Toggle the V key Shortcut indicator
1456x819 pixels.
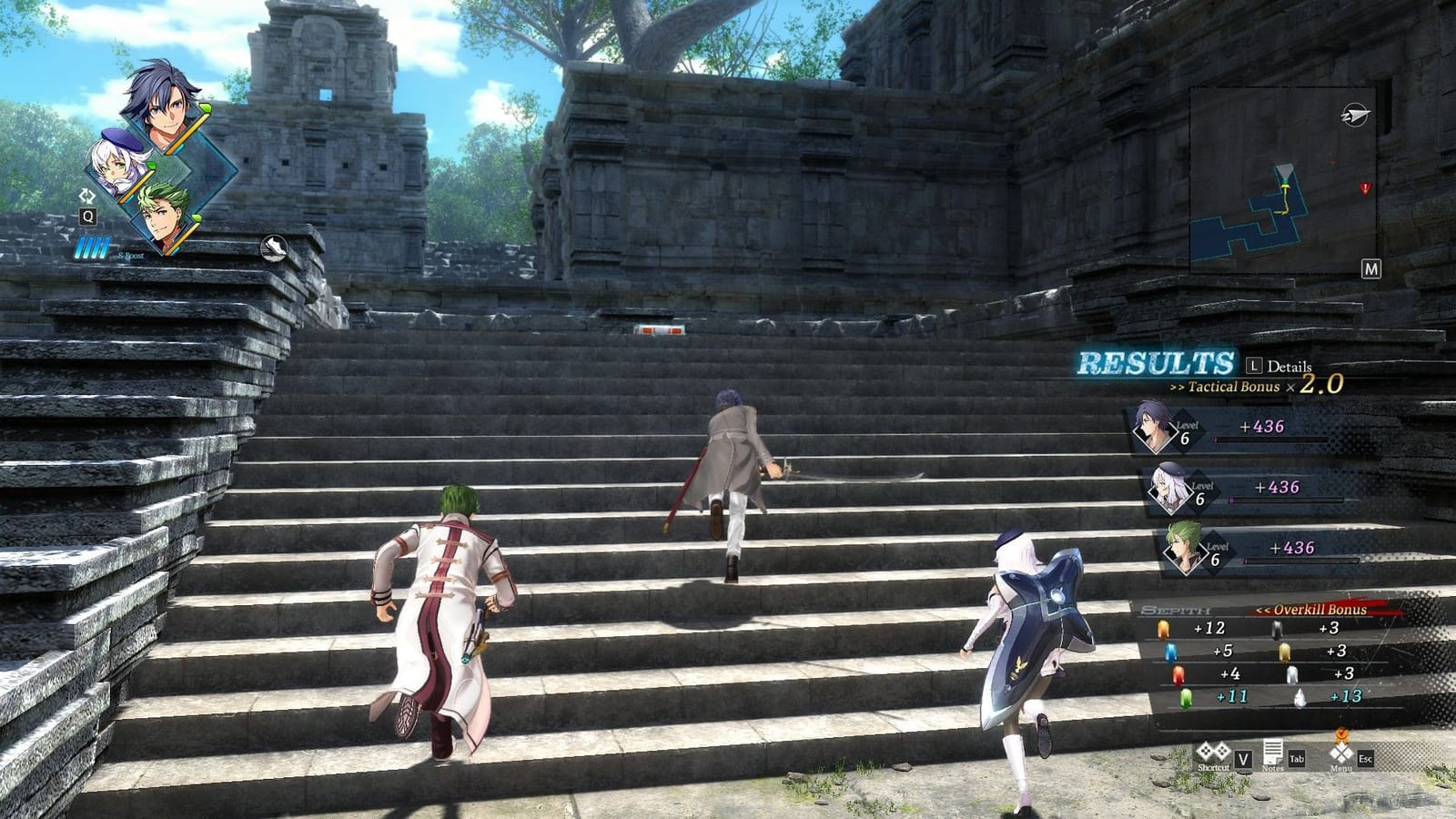click(1243, 759)
